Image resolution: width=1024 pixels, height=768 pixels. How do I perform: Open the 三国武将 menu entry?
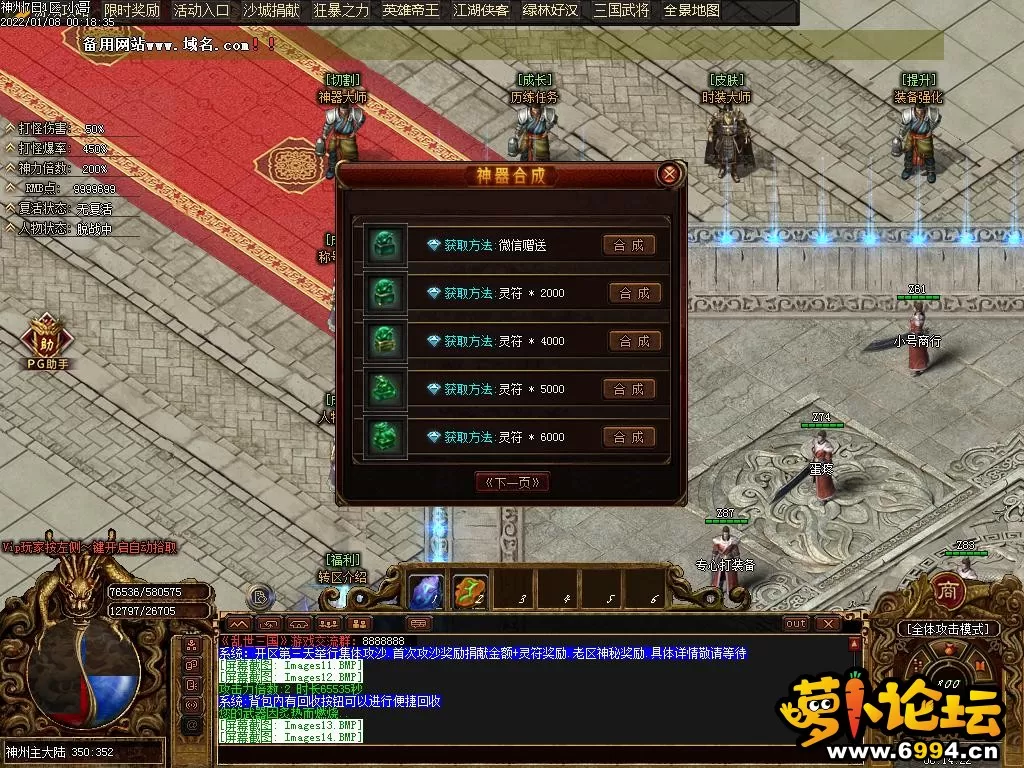click(621, 11)
